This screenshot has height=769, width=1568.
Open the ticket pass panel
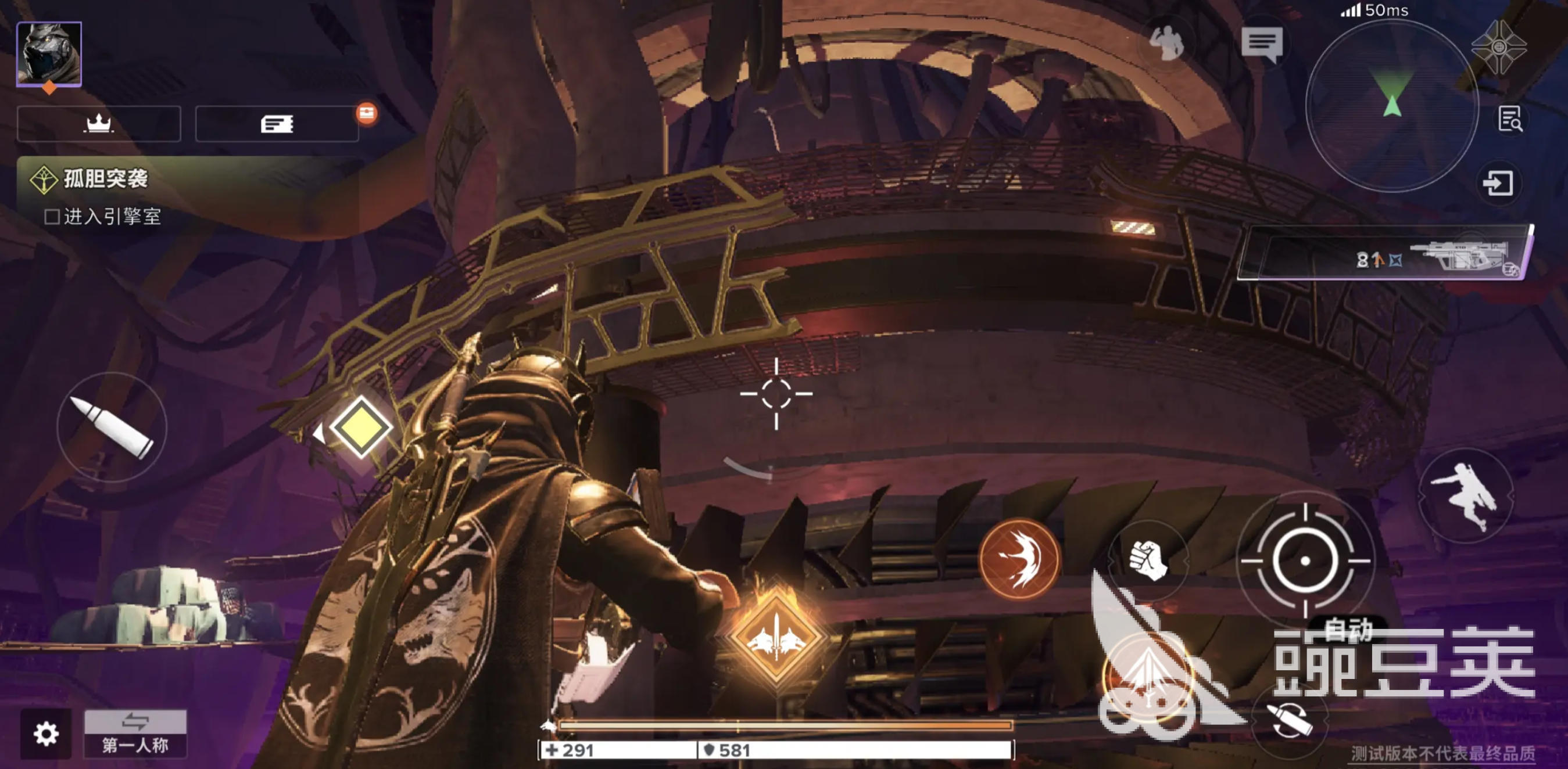pos(277,124)
